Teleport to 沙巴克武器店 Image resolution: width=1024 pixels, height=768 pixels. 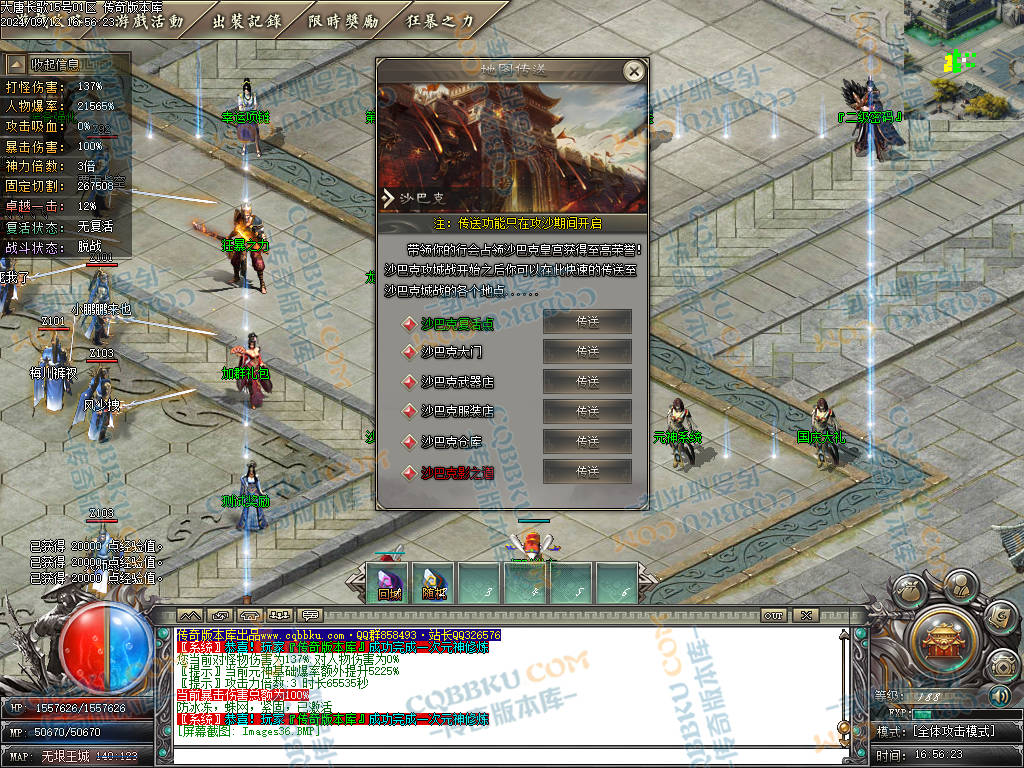click(x=587, y=382)
